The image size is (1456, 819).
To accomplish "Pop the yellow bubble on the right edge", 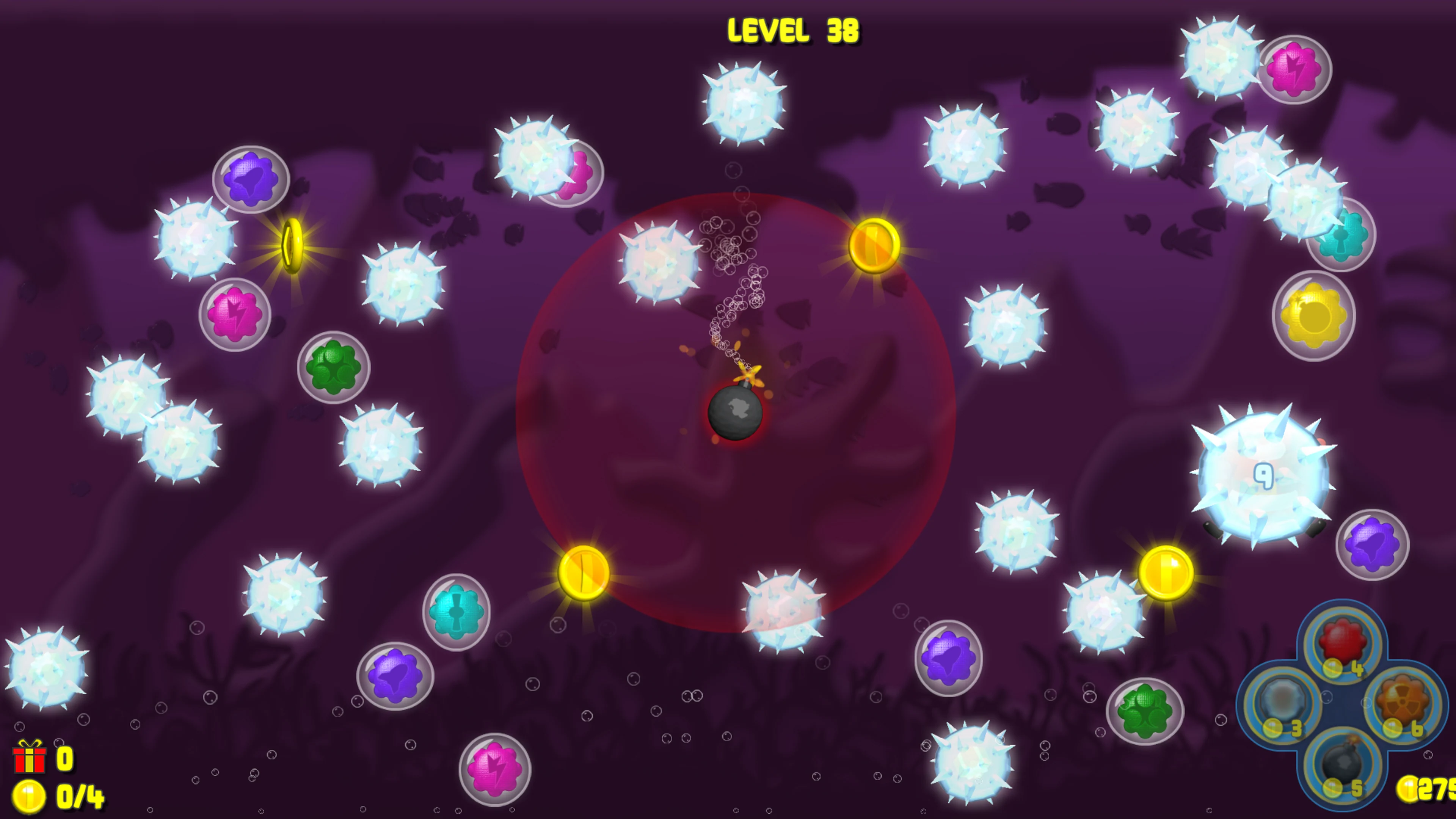I will pyautogui.click(x=1313, y=317).
